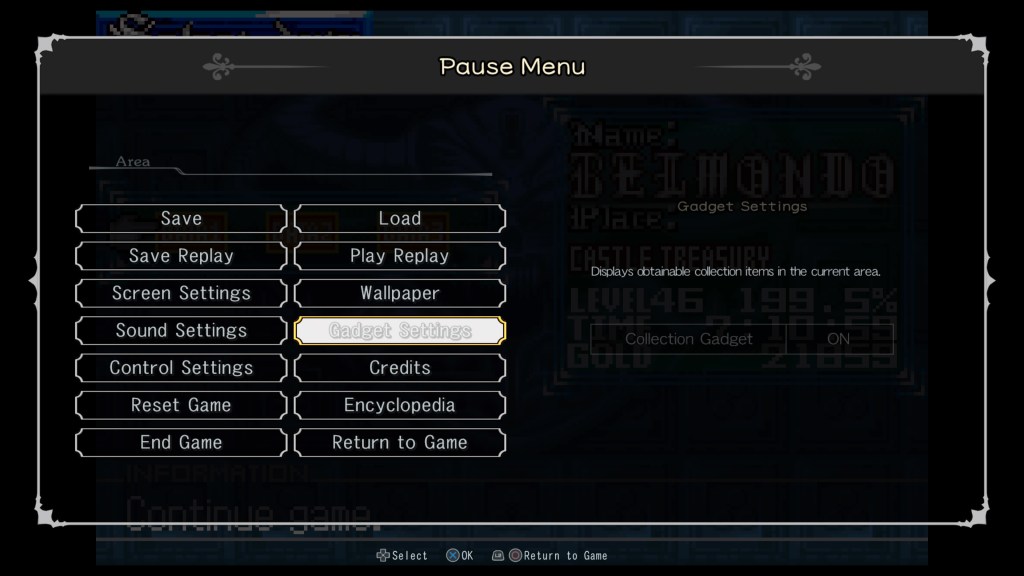Click End Game button
This screenshot has height=576, width=1024.
[181, 442]
